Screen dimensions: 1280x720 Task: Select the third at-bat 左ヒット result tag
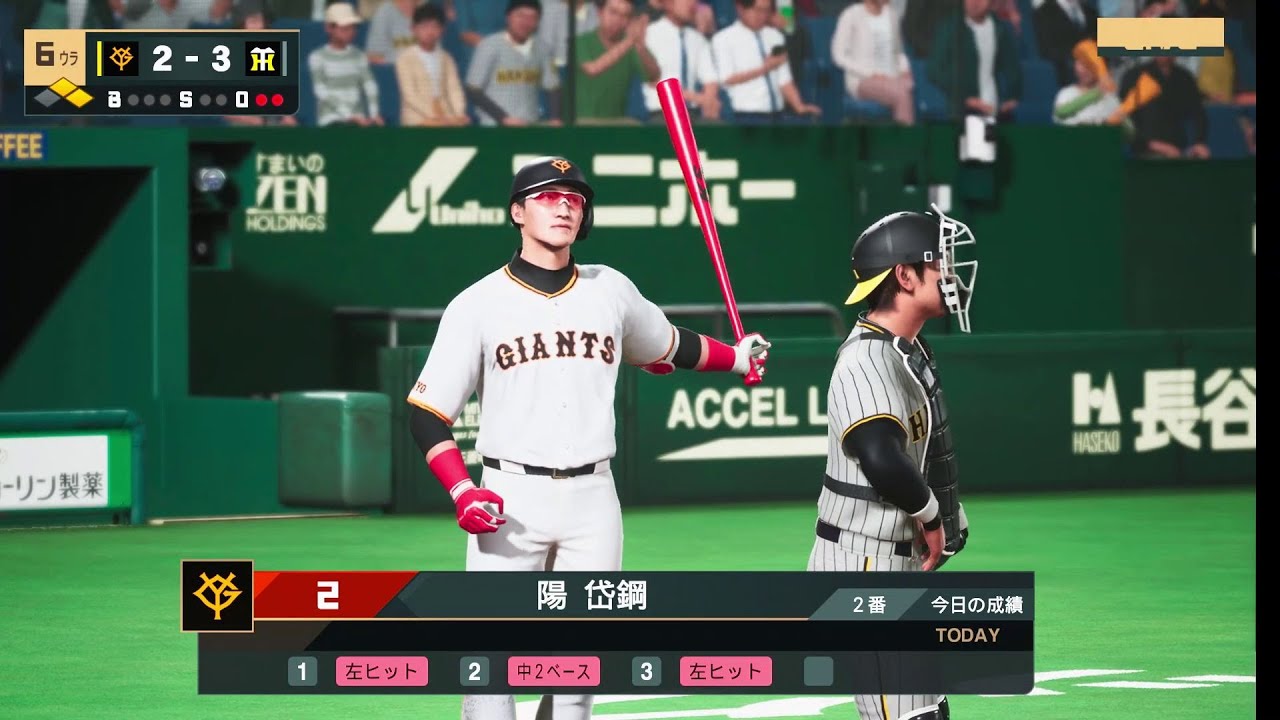pos(725,671)
